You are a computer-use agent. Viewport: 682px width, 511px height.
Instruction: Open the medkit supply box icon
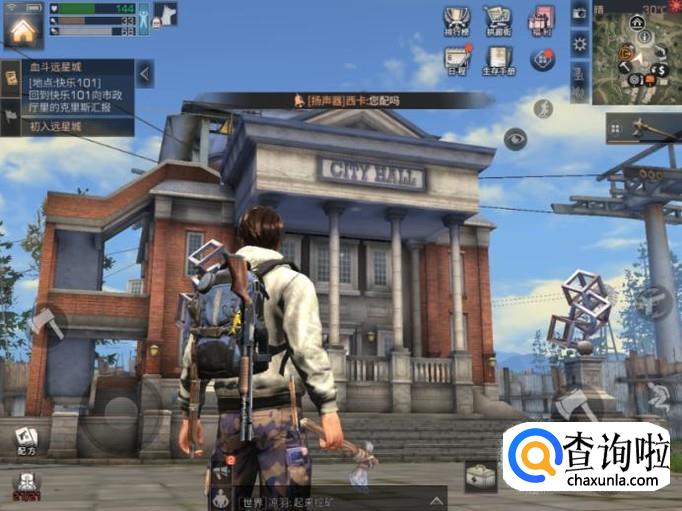tap(480, 476)
